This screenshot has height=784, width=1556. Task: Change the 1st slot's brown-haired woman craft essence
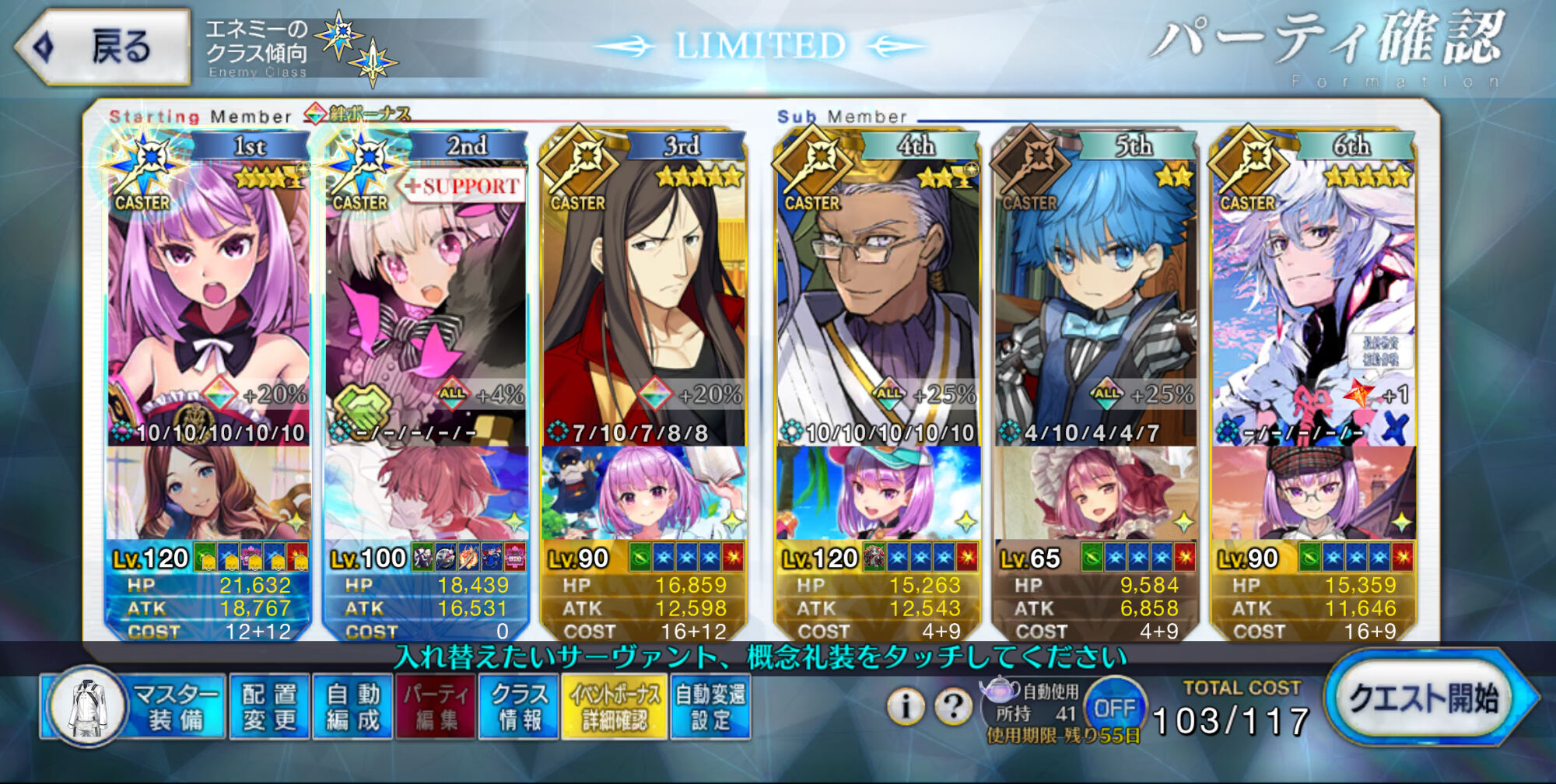pos(209,493)
